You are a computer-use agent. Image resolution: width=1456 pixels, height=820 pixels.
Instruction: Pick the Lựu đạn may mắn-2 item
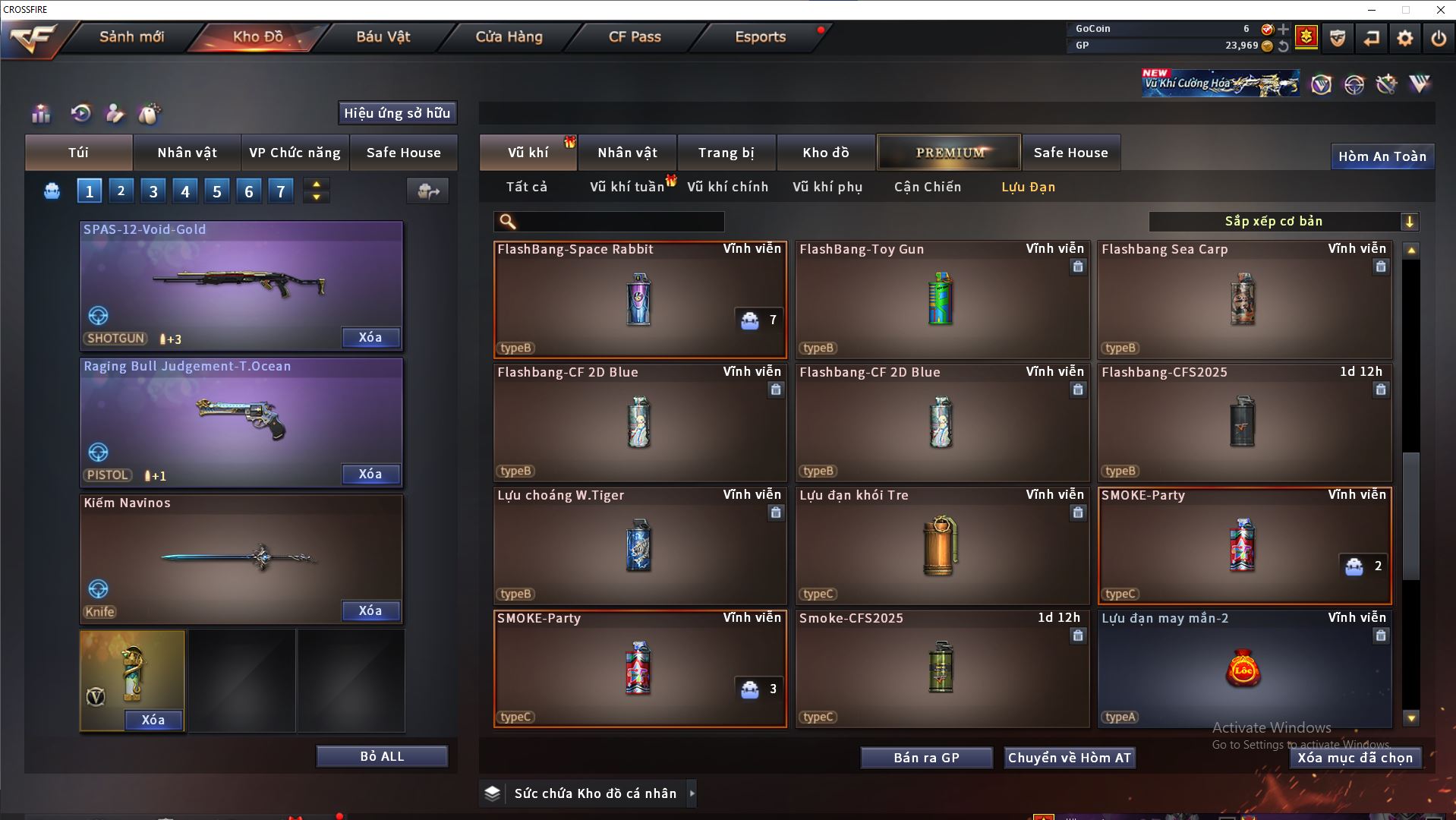pyautogui.click(x=1243, y=669)
